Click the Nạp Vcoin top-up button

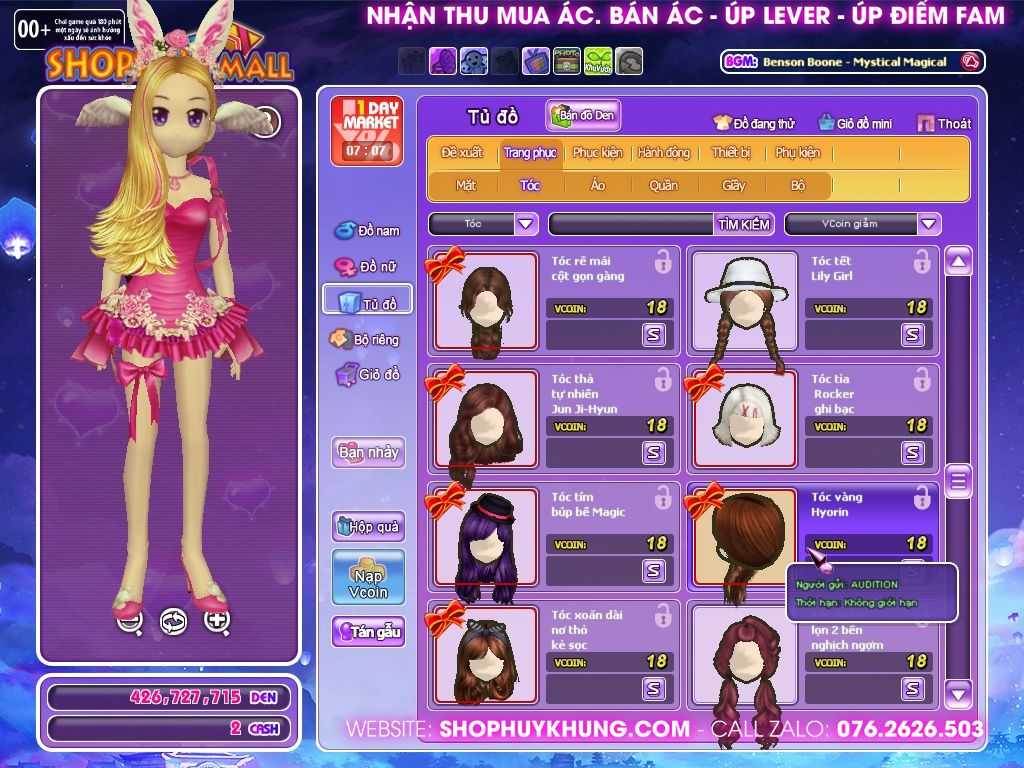pos(368,577)
